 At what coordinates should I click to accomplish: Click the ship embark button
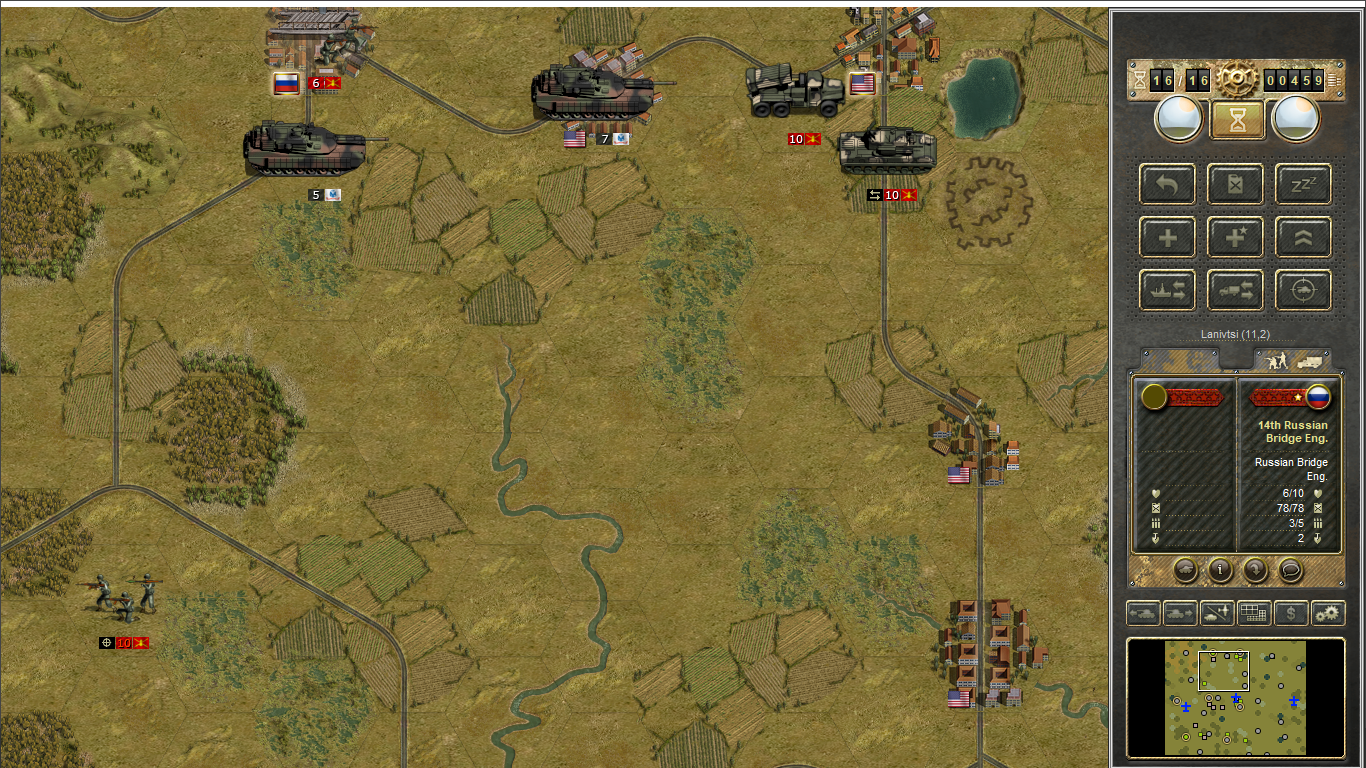(1167, 290)
